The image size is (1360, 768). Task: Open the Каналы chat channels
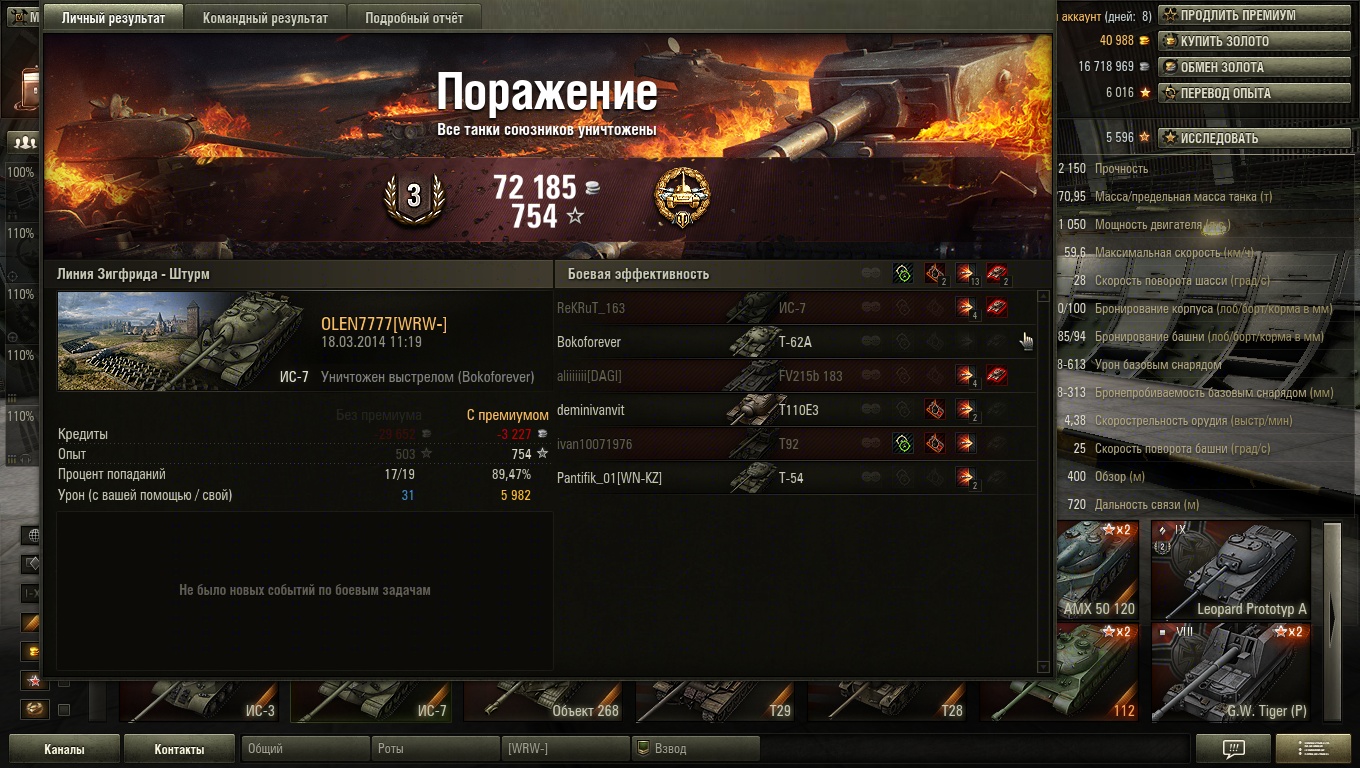coord(64,749)
